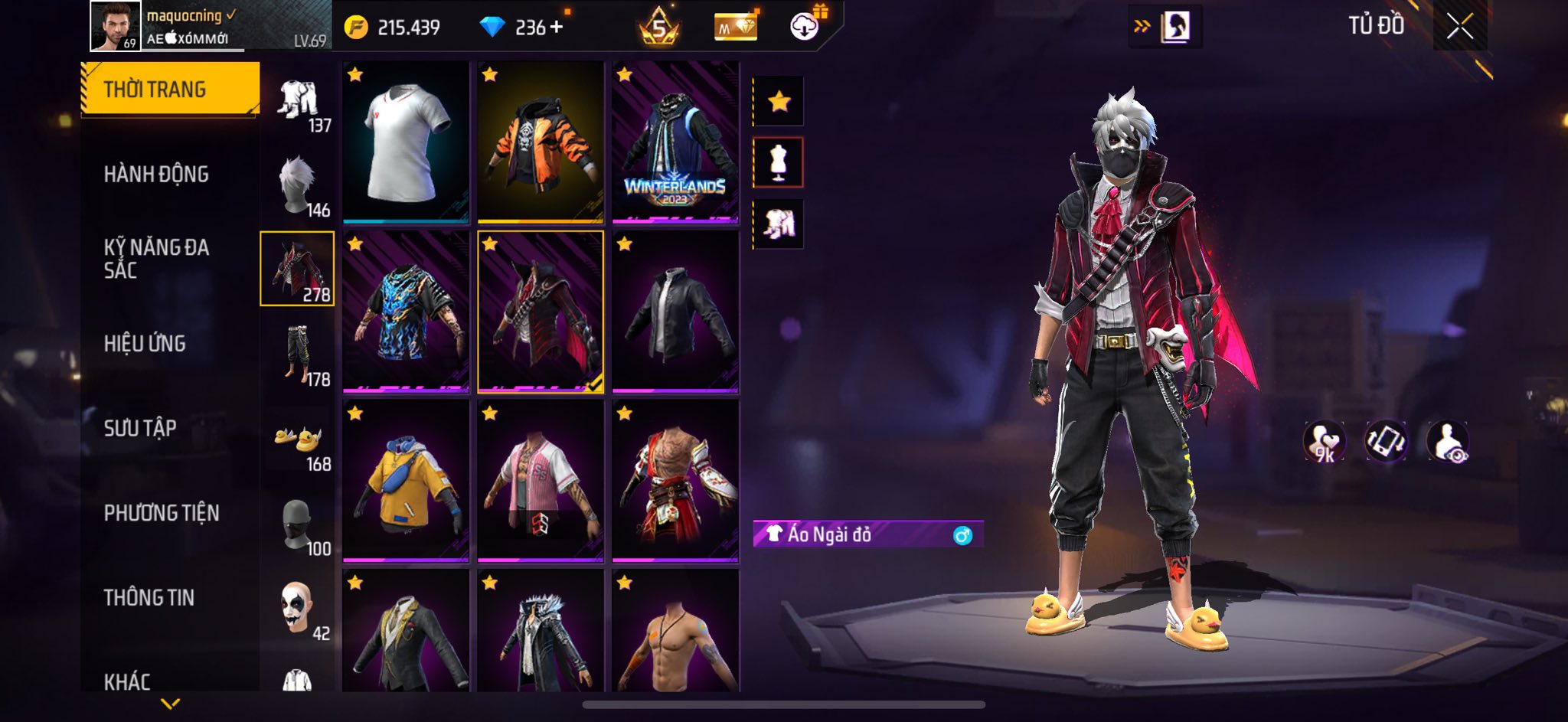The width and height of the screenshot is (1568, 722).
Task: Choose the yellow hoodie with blue bag
Action: point(406,482)
